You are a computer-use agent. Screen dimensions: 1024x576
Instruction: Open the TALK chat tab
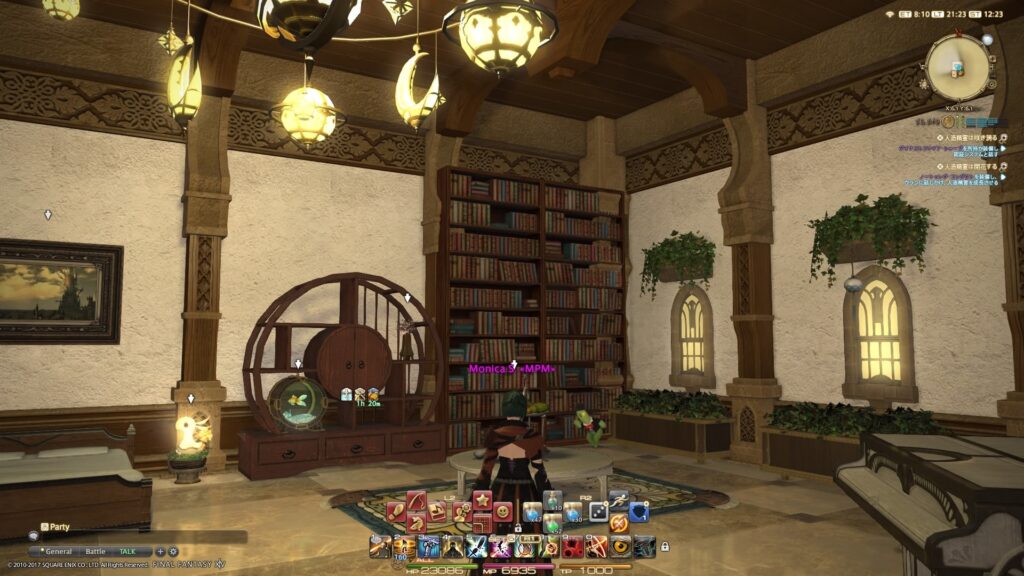pyautogui.click(x=128, y=551)
